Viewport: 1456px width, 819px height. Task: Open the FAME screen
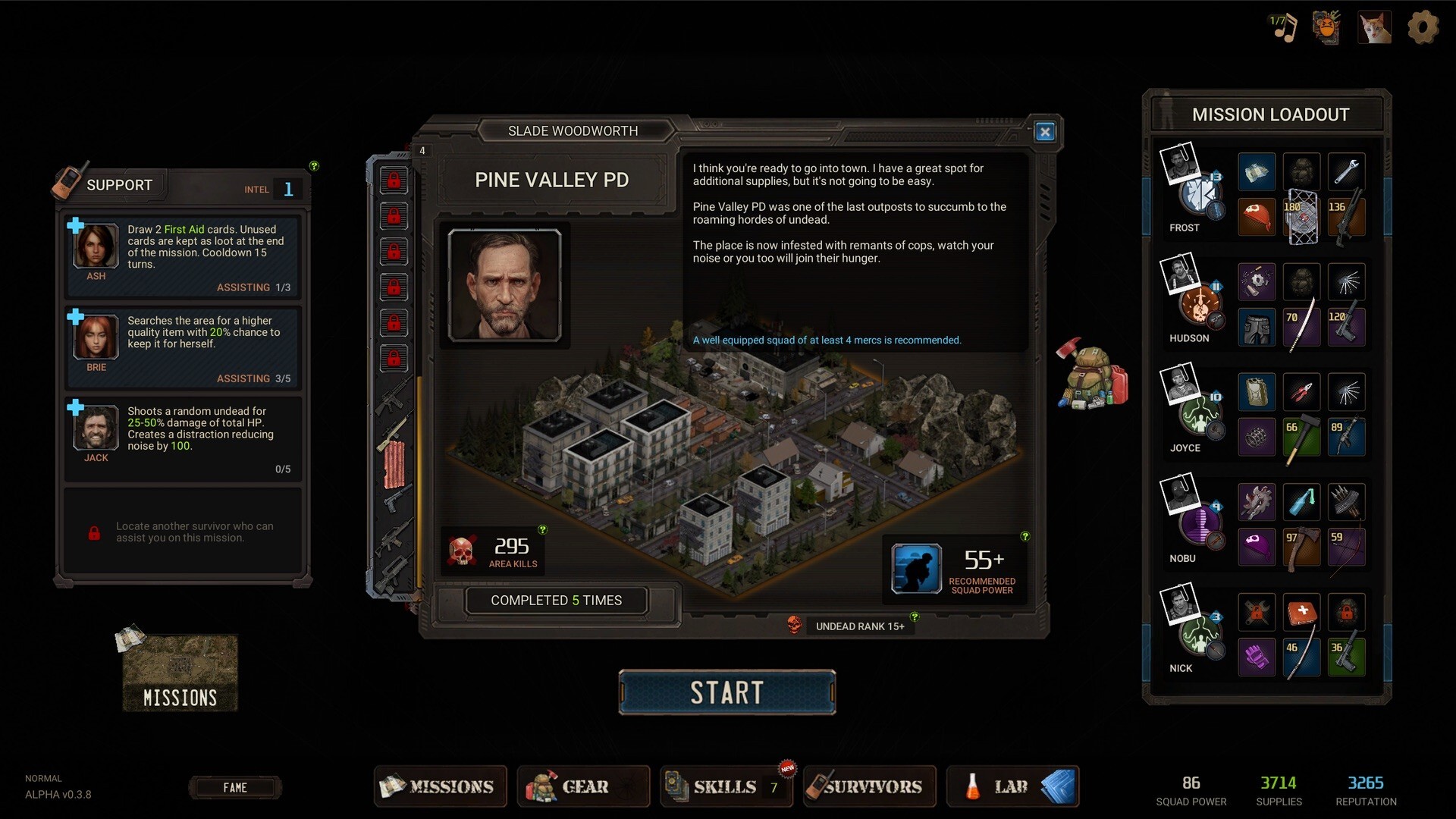(236, 787)
